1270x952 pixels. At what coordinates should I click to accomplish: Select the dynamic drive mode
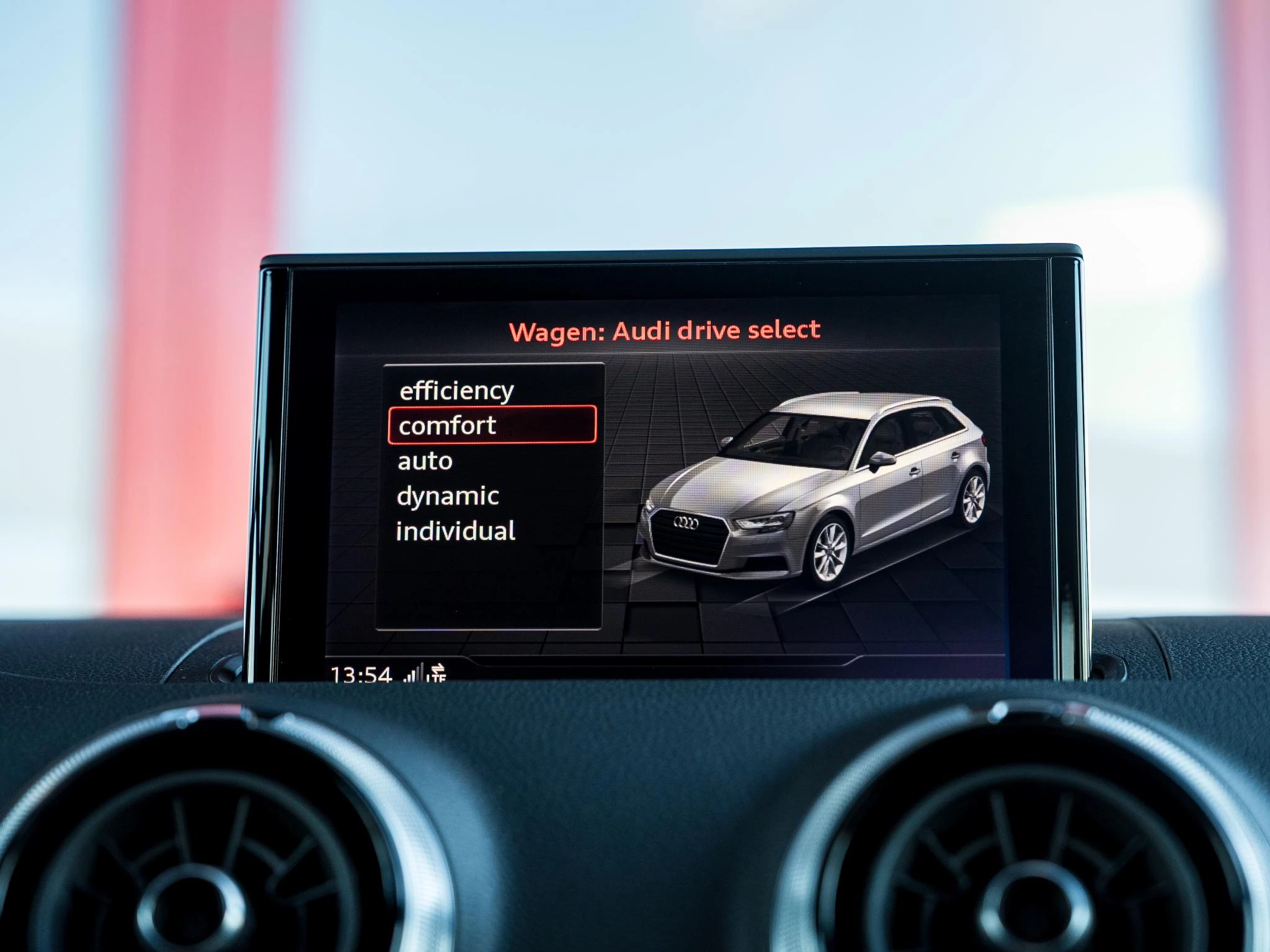(x=448, y=496)
